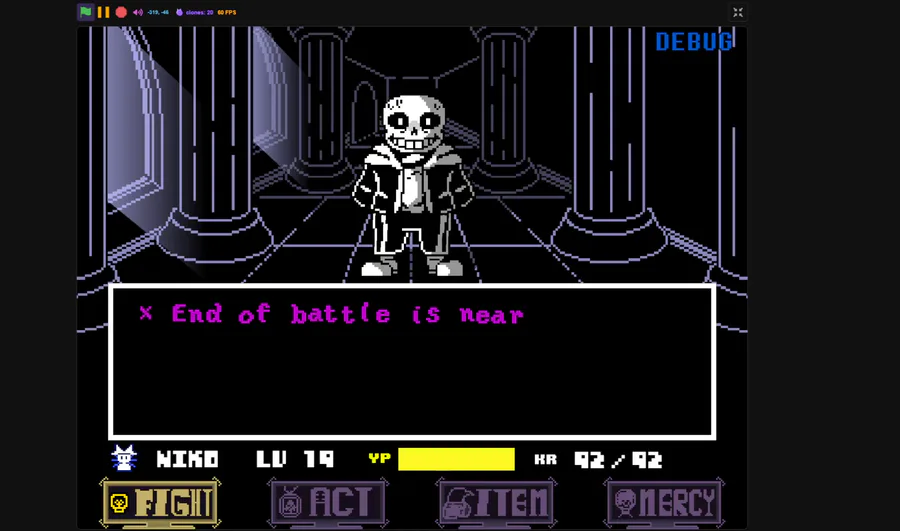Screen dimensions: 900x531
Task: Choose the FIGHT command
Action: (160, 502)
